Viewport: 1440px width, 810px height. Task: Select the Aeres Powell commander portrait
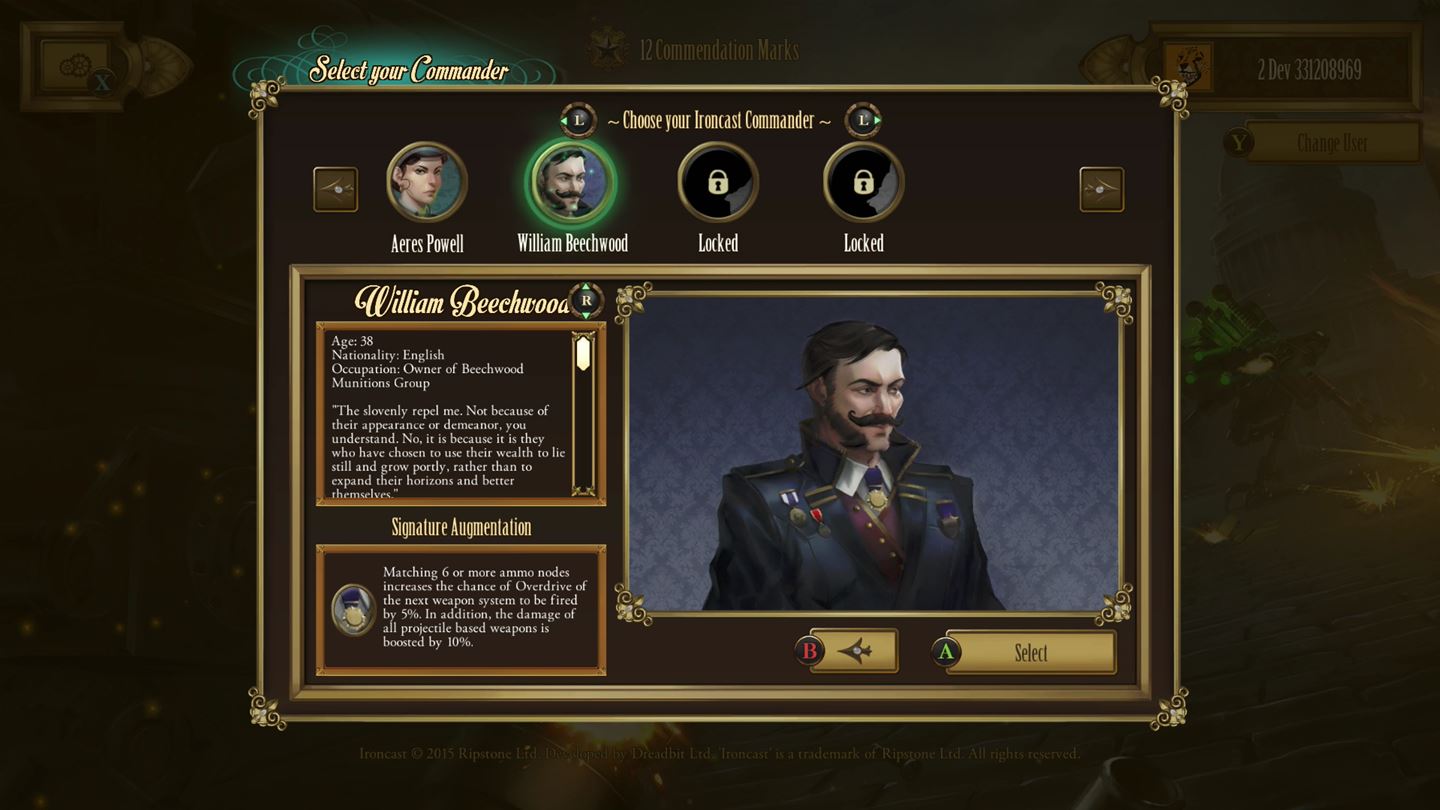[428, 182]
